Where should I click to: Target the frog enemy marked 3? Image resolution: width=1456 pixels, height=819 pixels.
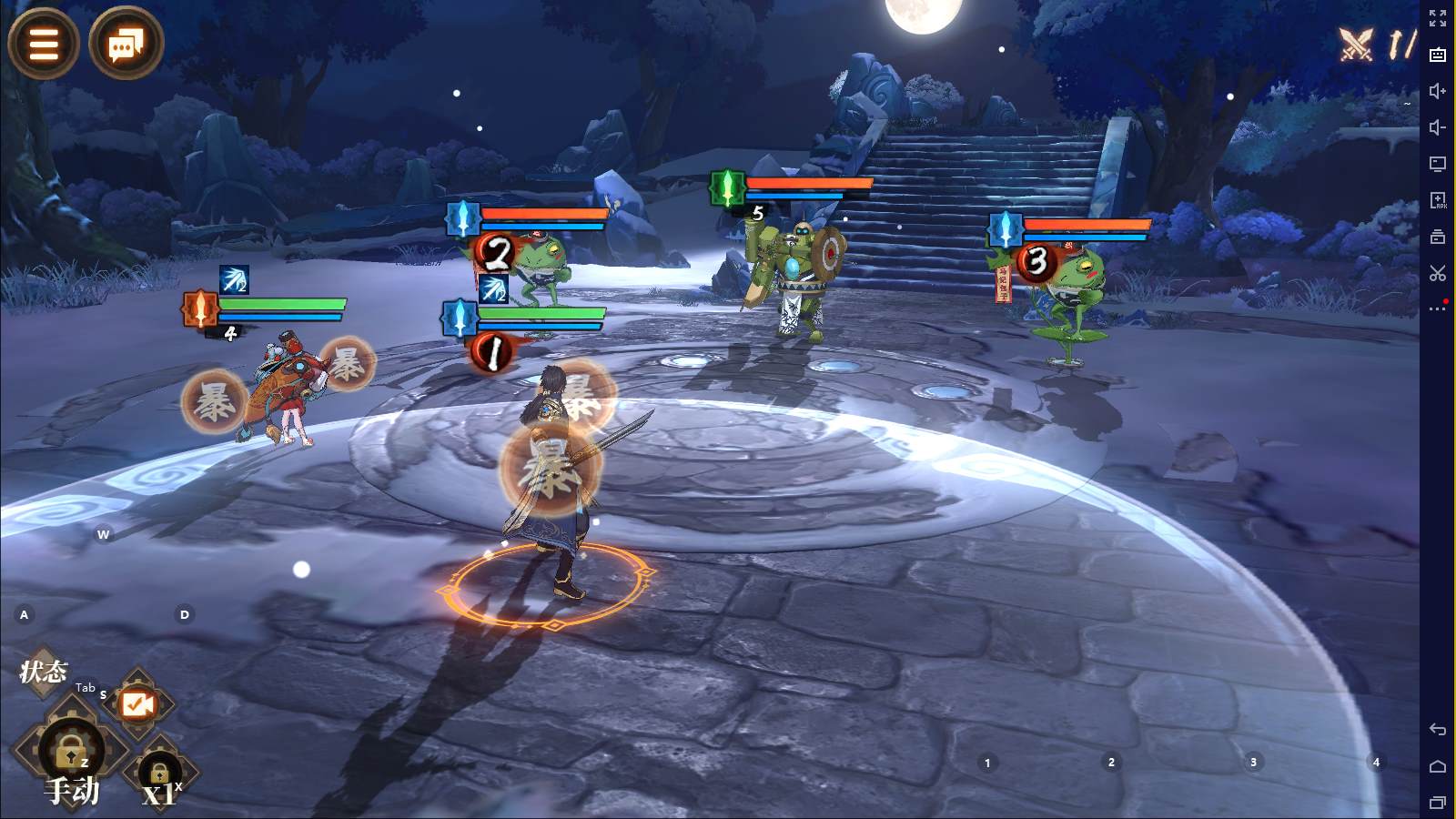coord(1074,291)
